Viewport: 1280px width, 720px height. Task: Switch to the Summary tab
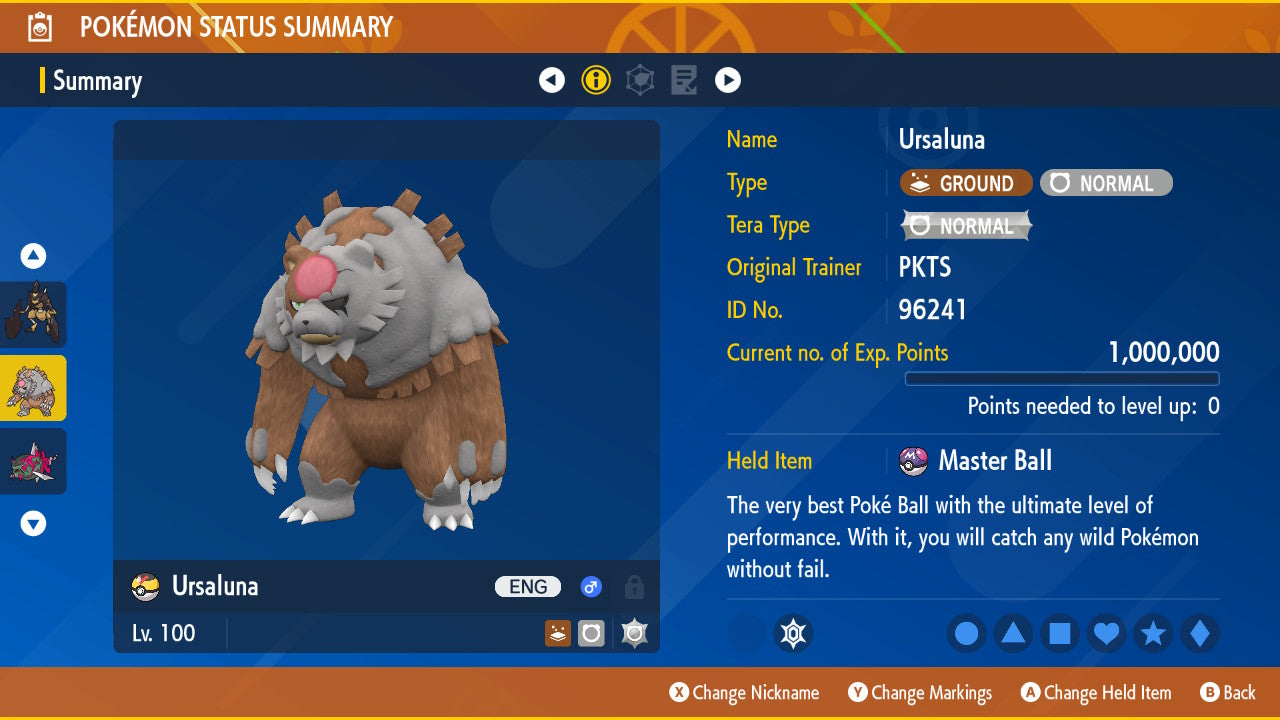pos(99,81)
